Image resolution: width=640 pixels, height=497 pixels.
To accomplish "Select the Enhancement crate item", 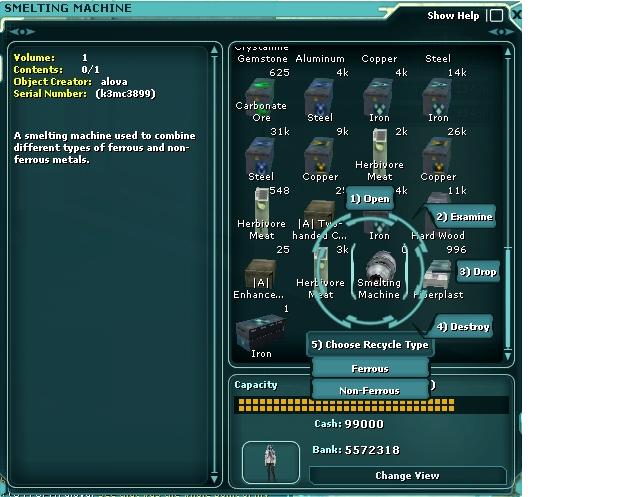I will click(261, 276).
